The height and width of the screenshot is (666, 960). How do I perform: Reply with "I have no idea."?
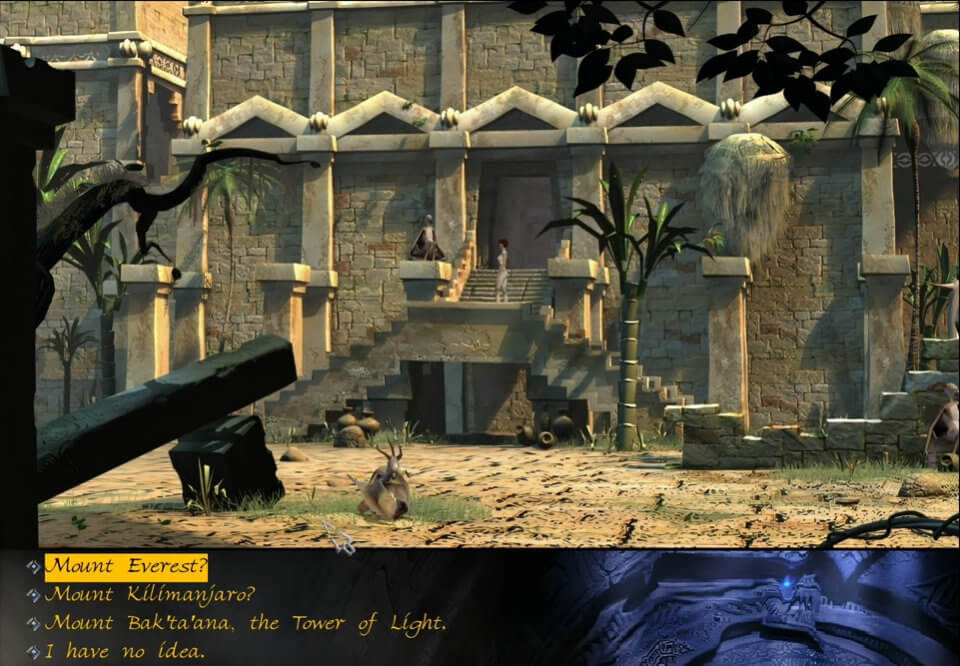[125, 651]
